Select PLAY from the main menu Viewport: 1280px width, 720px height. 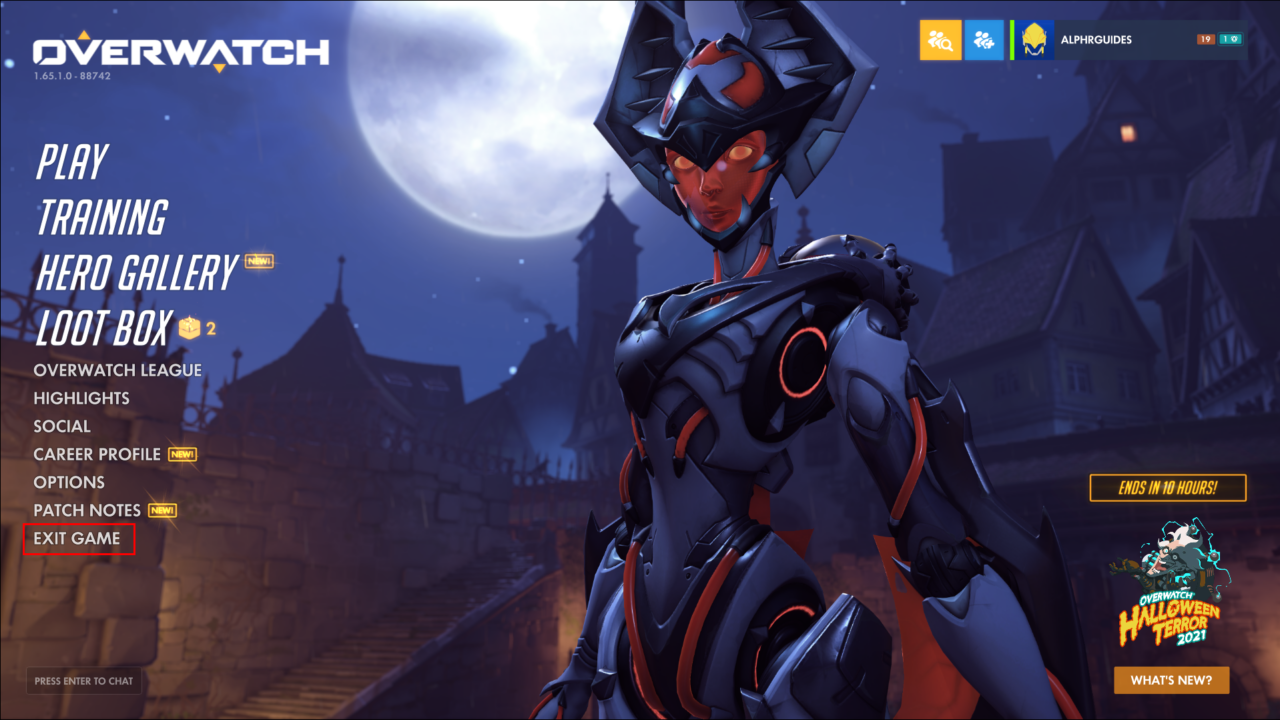click(x=70, y=161)
